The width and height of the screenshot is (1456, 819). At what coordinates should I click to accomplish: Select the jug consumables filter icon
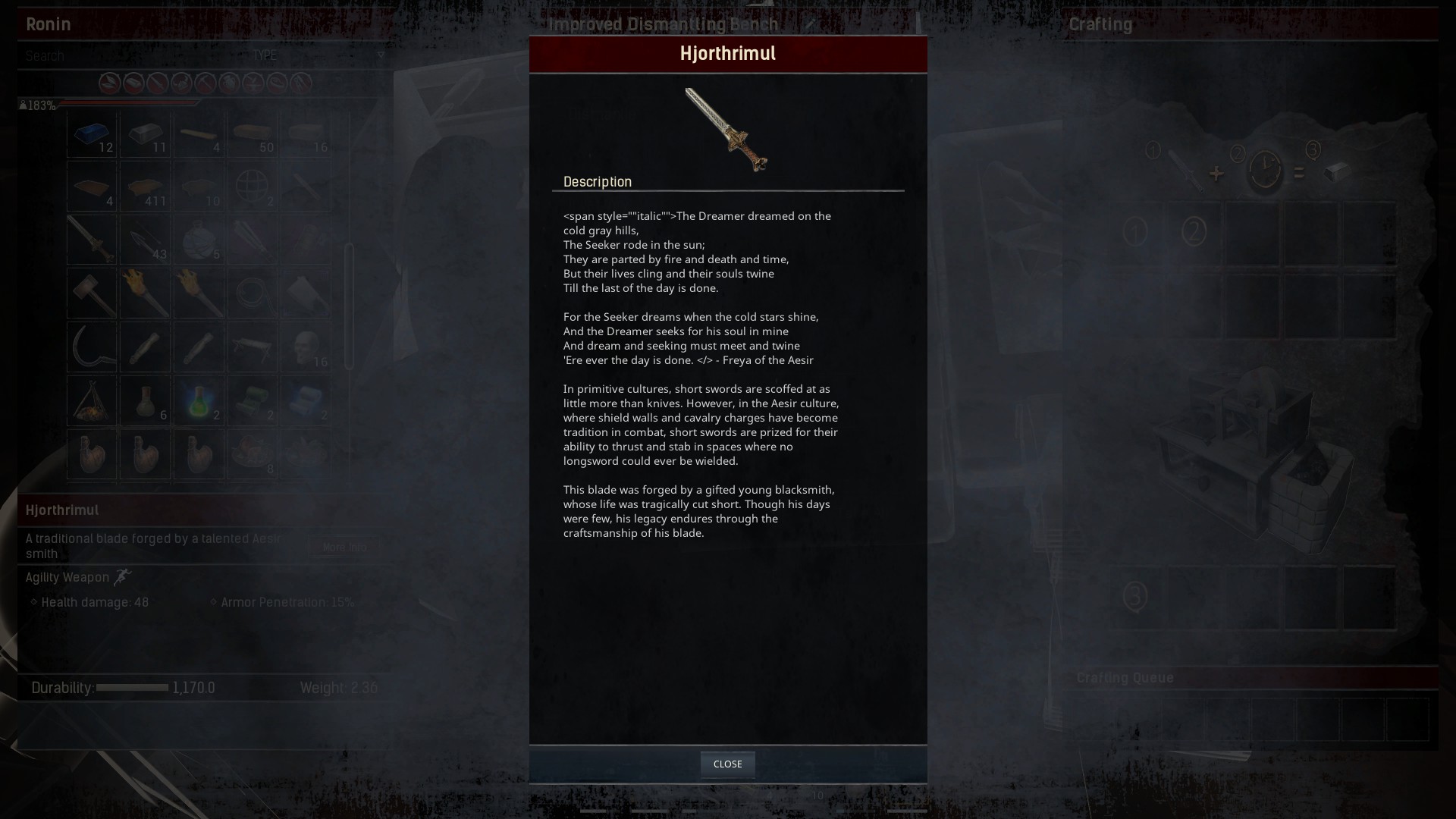click(x=227, y=83)
